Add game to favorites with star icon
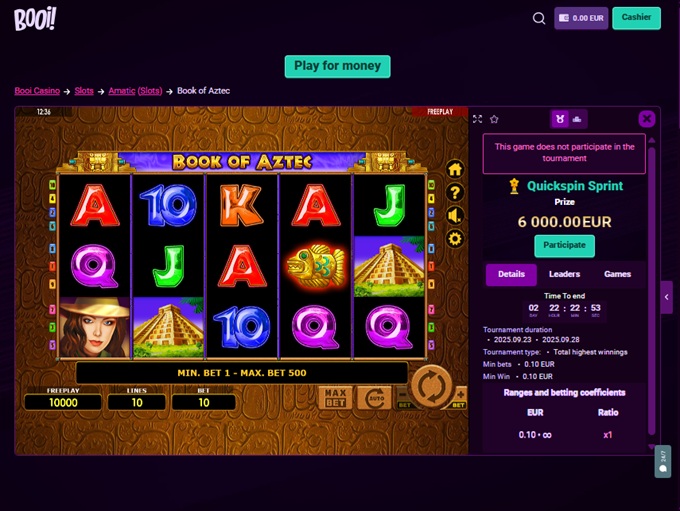 click(494, 119)
